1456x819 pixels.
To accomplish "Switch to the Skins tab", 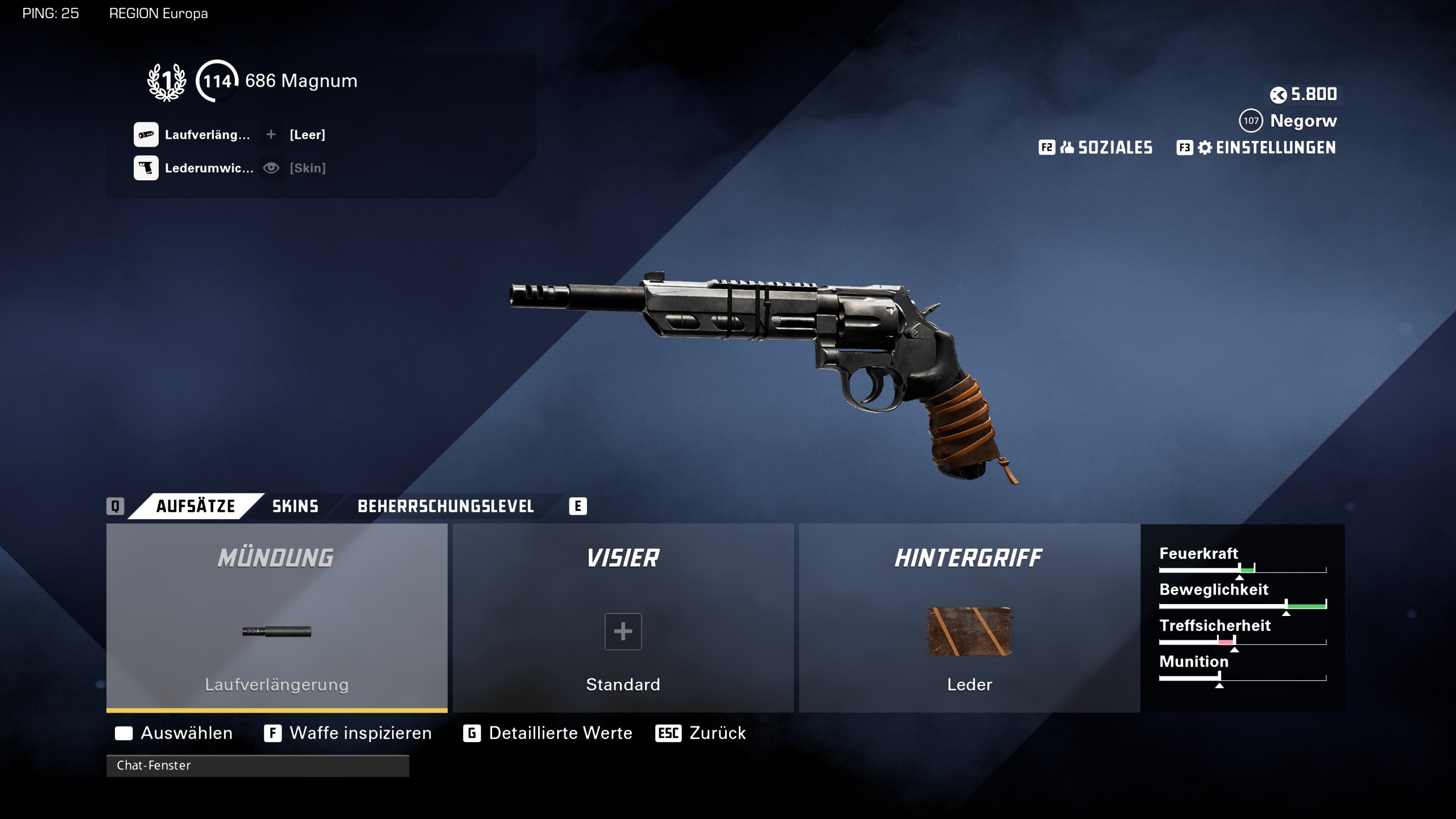I will coord(295,506).
